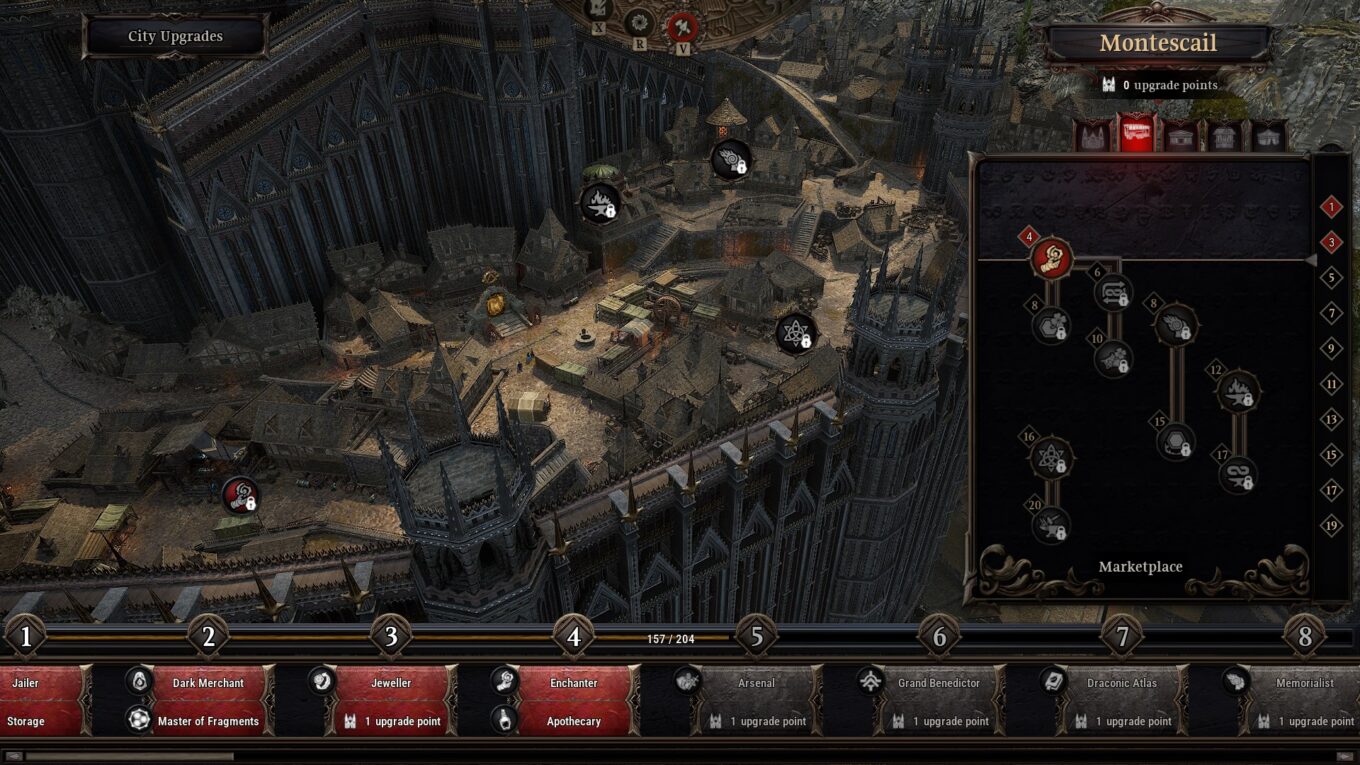
Task: Click the Jailer entry in the bottom bar
Action: pos(23,683)
